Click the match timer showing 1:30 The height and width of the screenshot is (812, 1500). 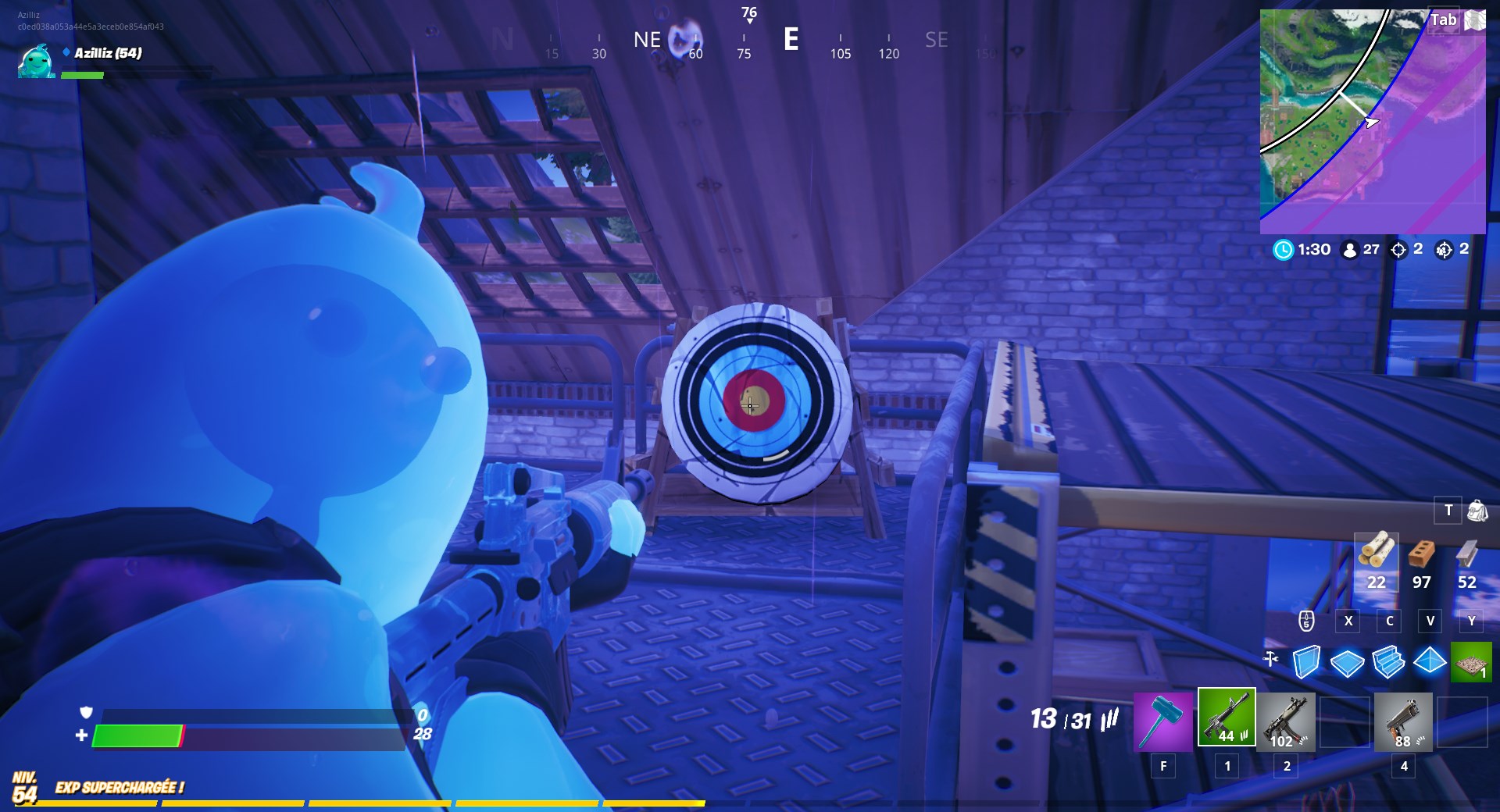pyautogui.click(x=1304, y=250)
